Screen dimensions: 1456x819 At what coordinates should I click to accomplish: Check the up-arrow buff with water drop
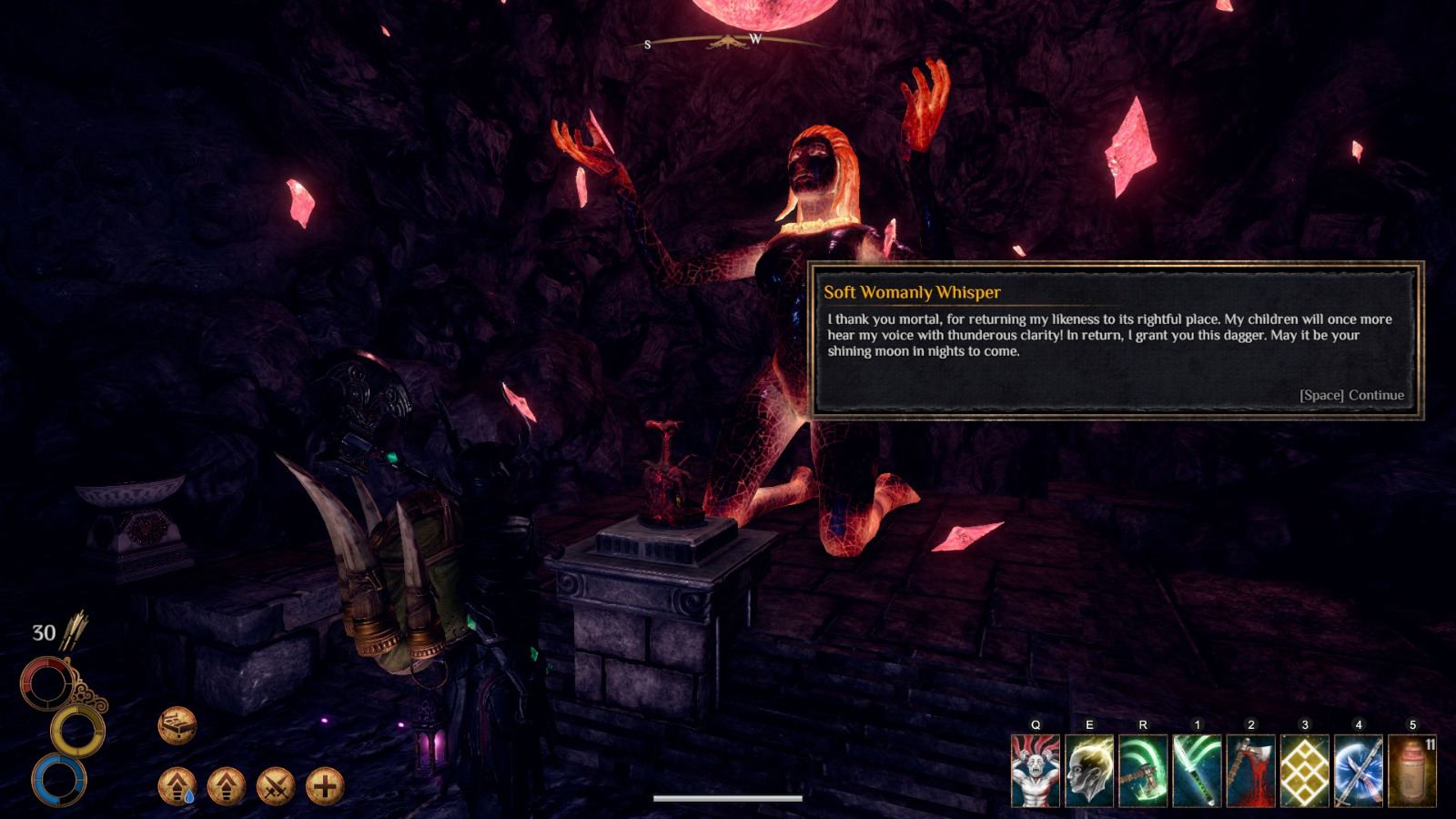coord(177,784)
